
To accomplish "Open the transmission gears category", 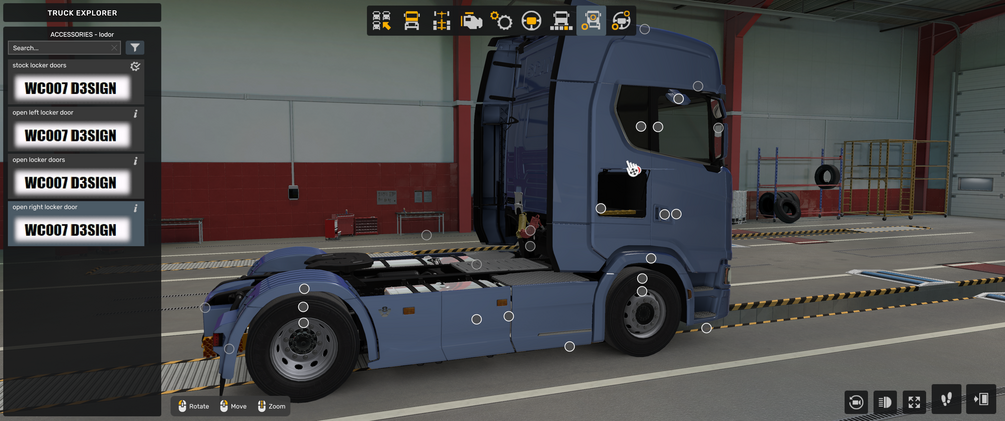I will coord(501,21).
